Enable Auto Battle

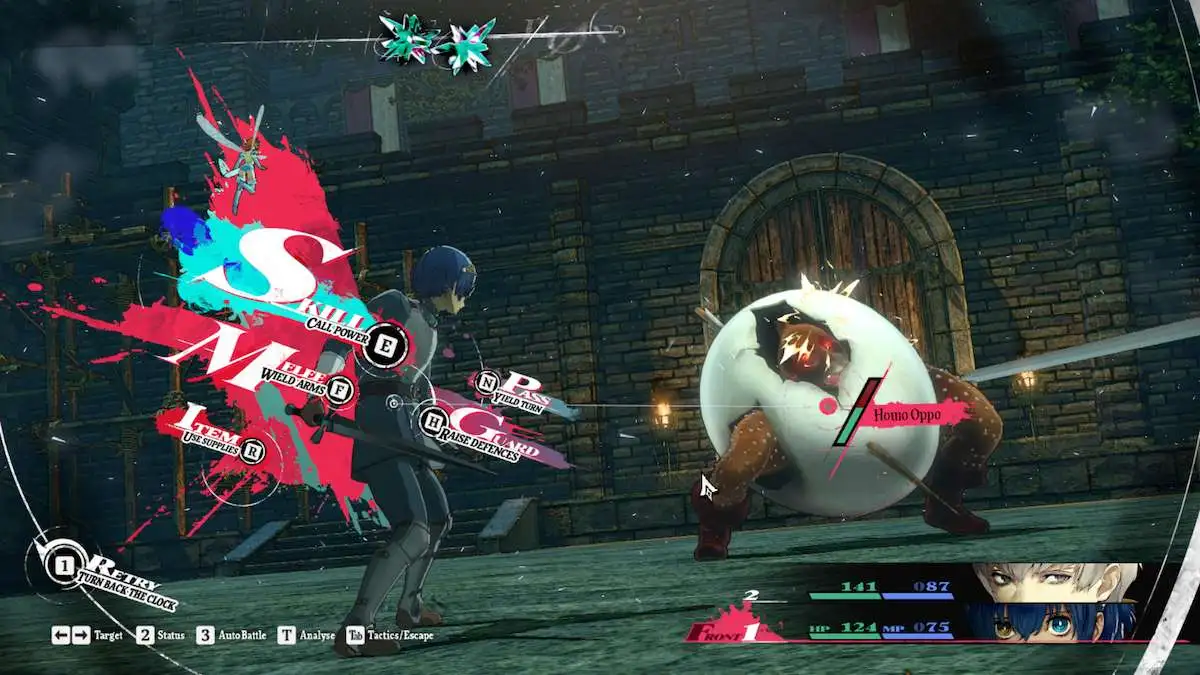tap(233, 635)
